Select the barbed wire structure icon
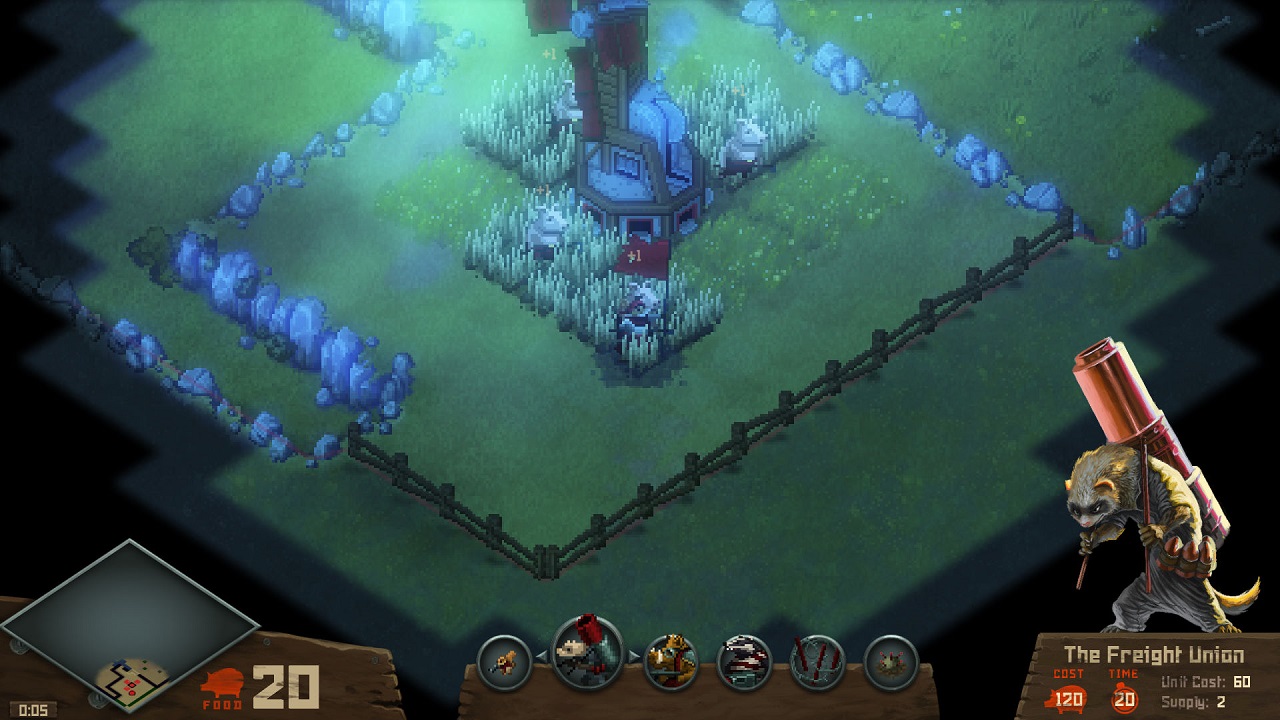The image size is (1280, 720). pyautogui.click(x=818, y=661)
